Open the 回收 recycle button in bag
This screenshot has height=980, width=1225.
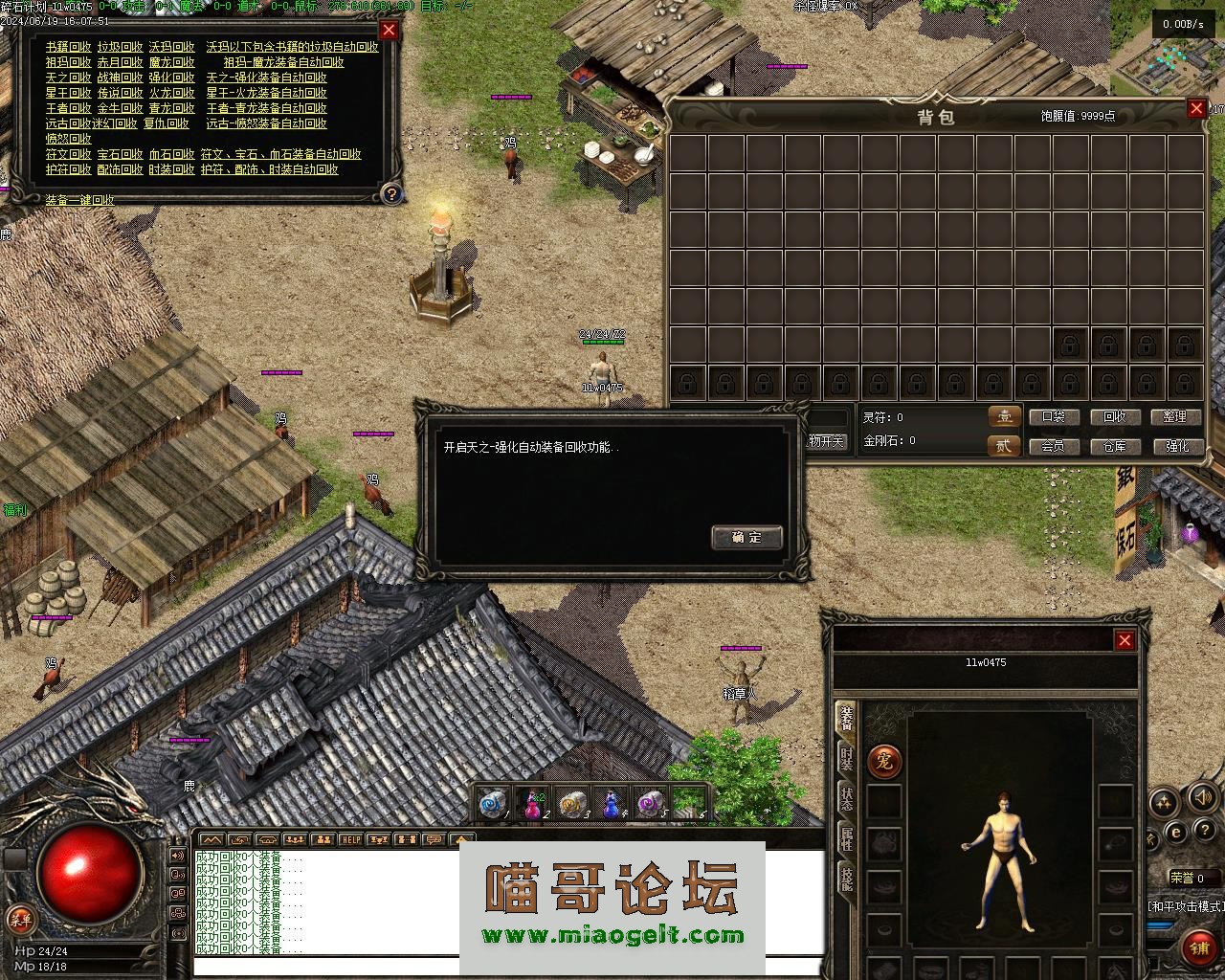[1115, 417]
